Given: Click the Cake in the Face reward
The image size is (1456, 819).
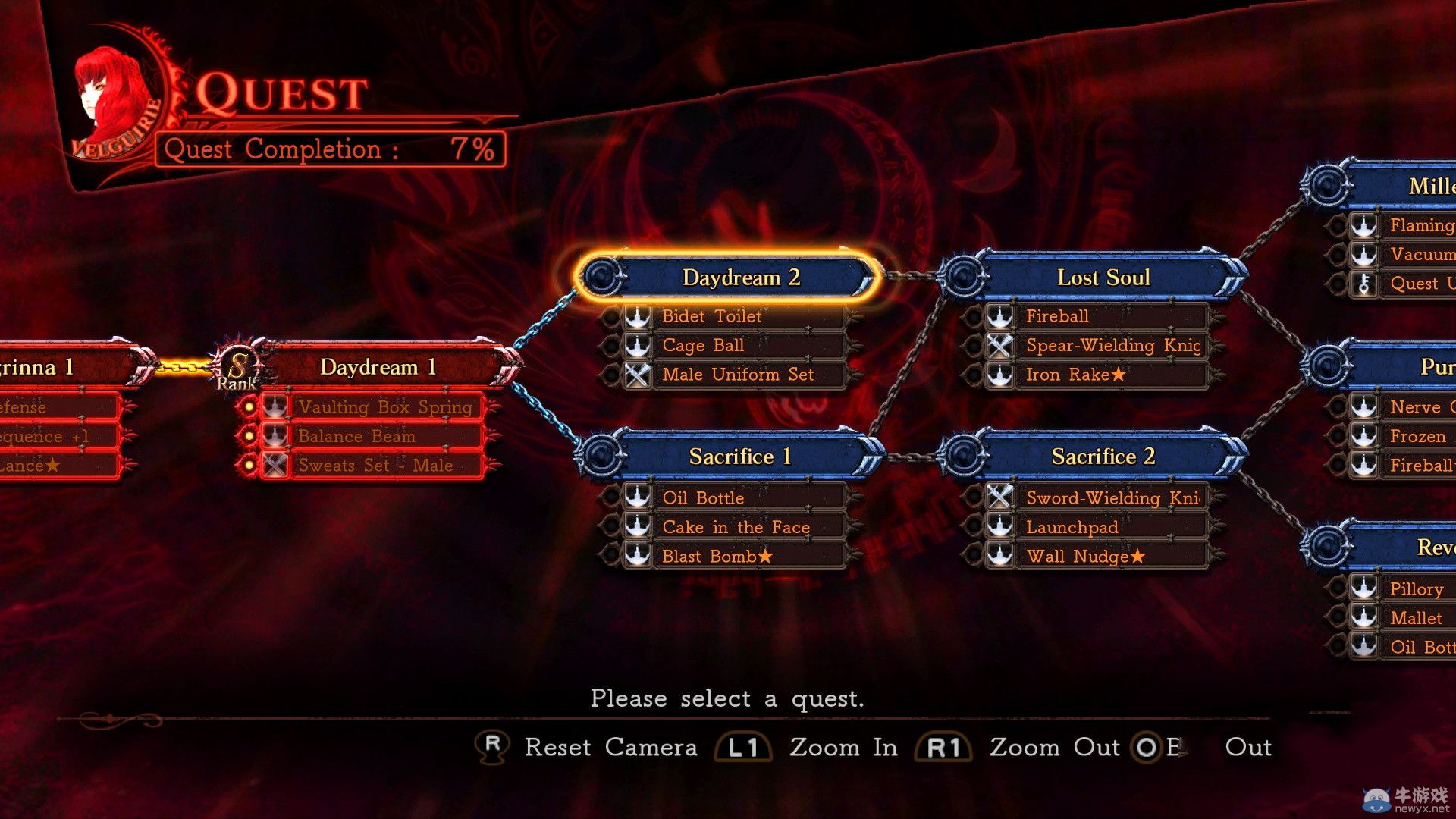Looking at the screenshot, I should [736, 527].
